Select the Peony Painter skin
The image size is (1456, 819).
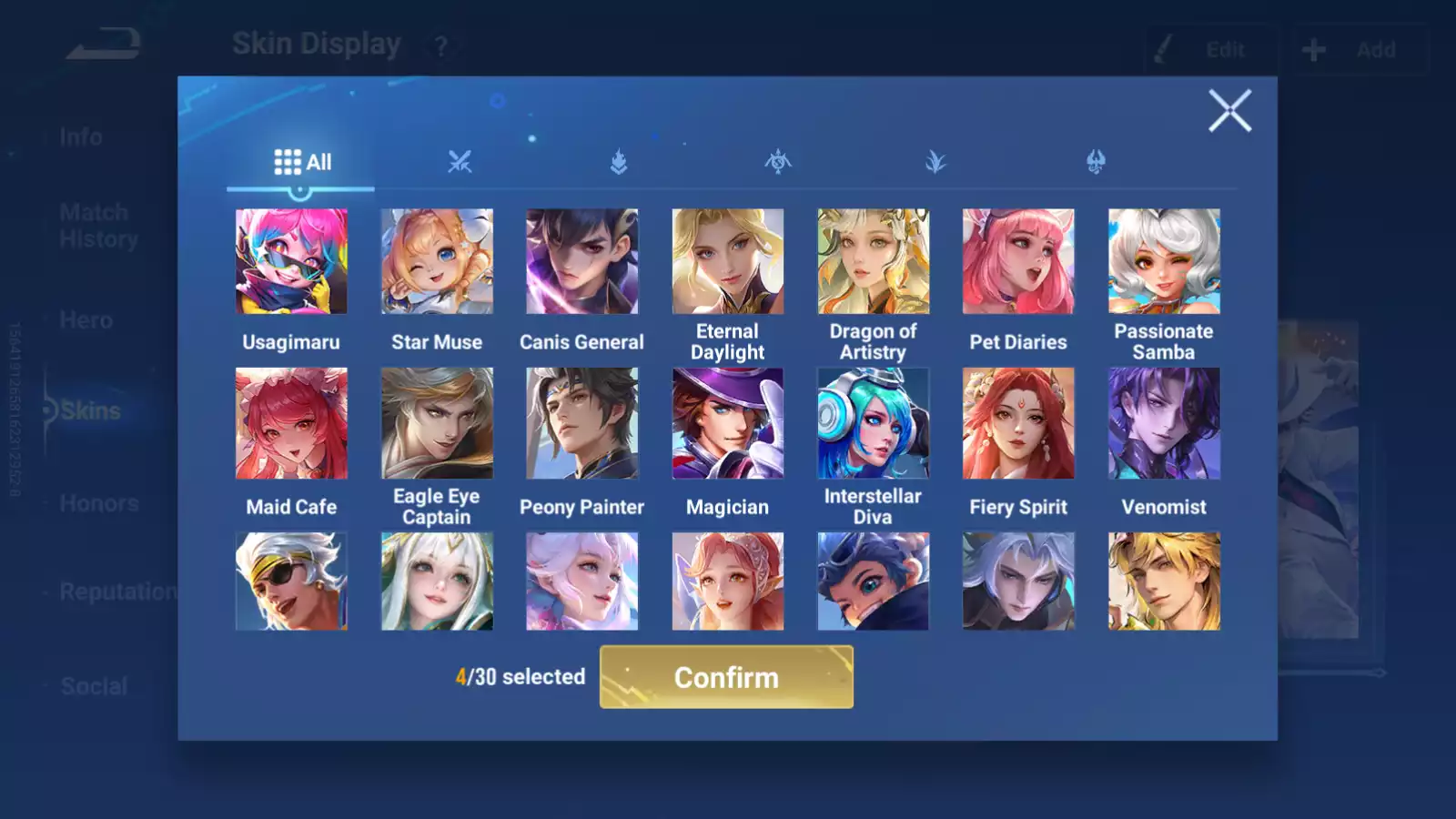point(582,423)
